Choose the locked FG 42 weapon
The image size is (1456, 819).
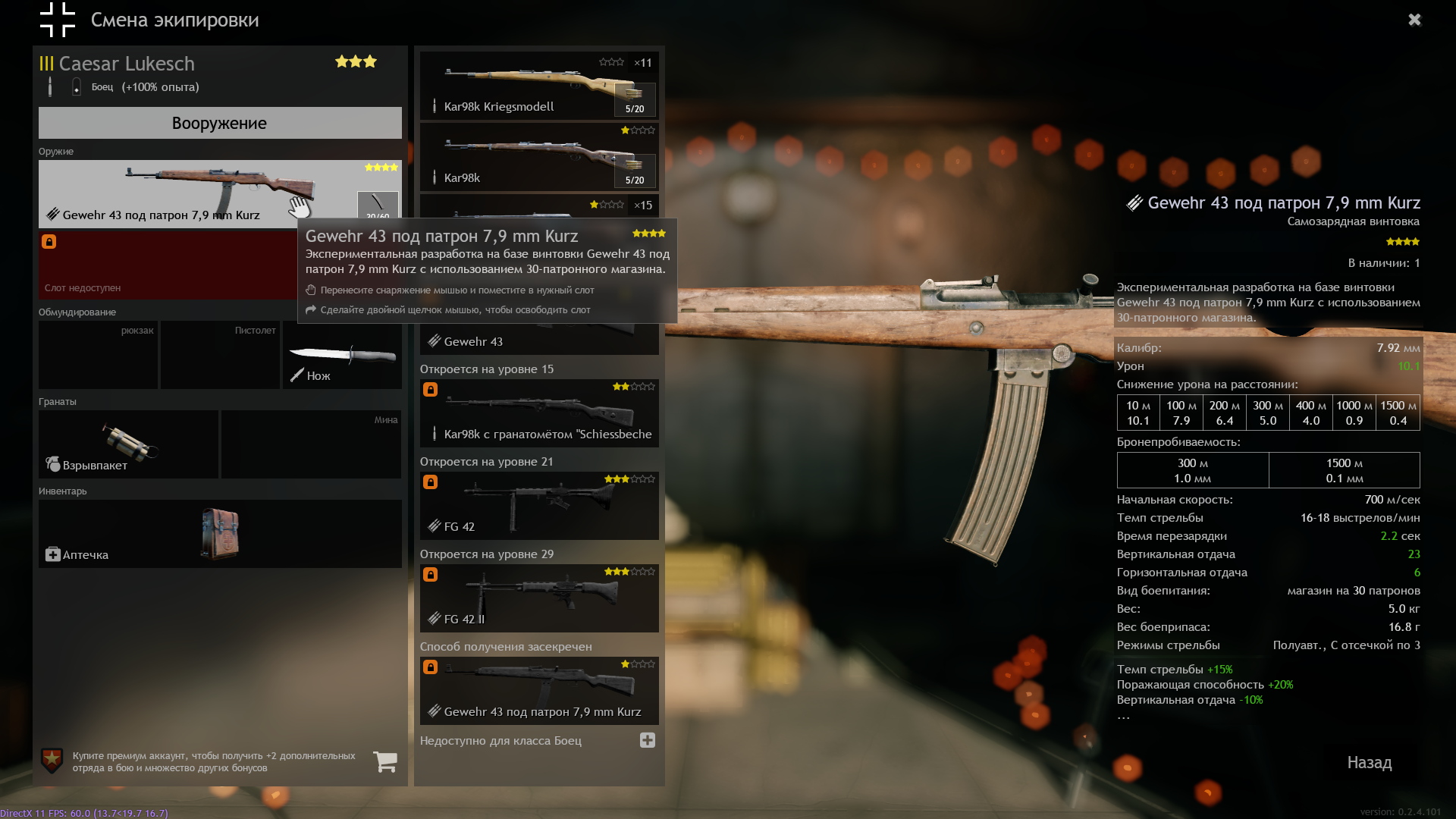pyautogui.click(x=538, y=506)
